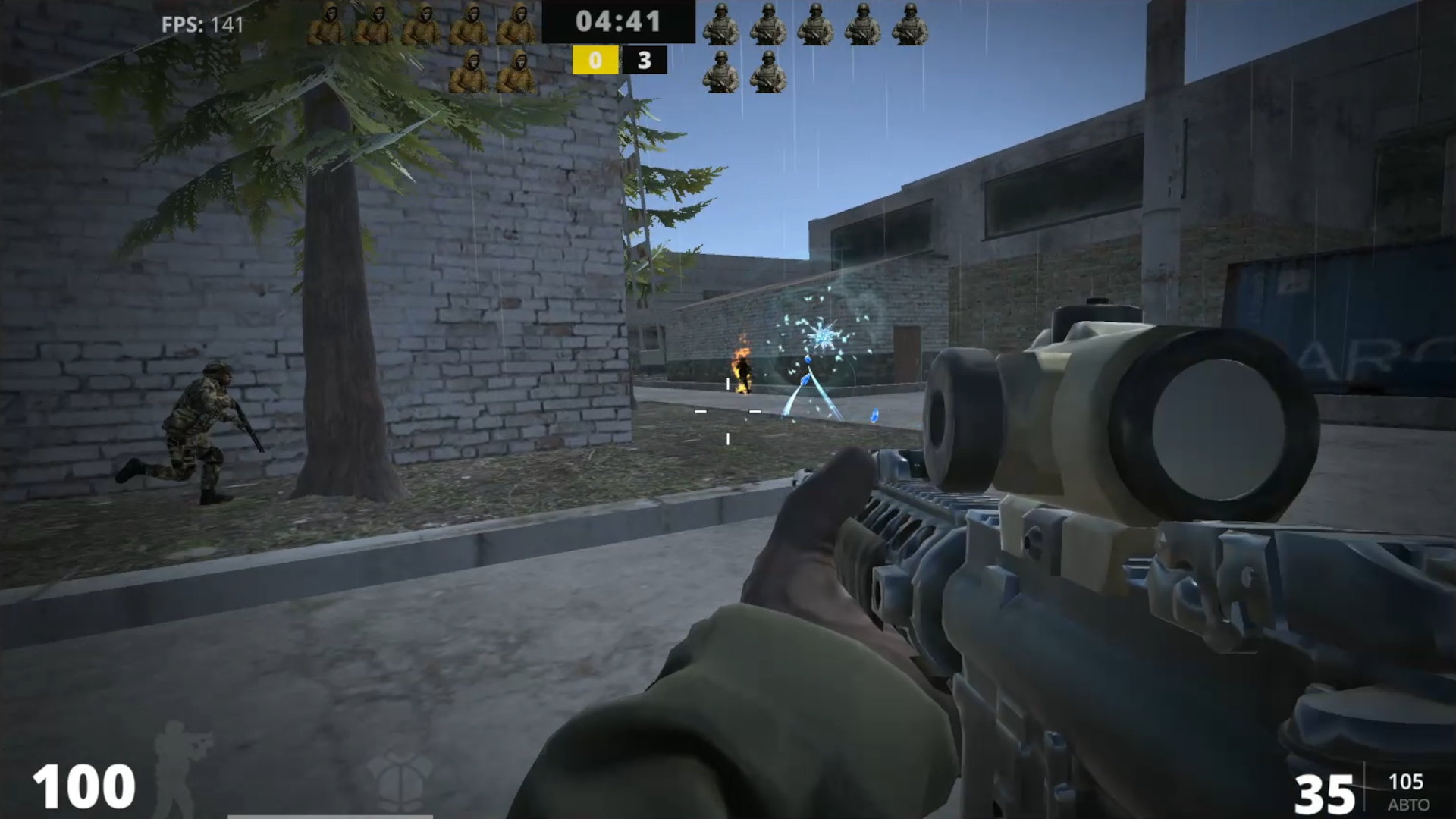Click the rightmost helmeted soldier icon in top row
Image resolution: width=1456 pixels, height=819 pixels.
coord(909,23)
